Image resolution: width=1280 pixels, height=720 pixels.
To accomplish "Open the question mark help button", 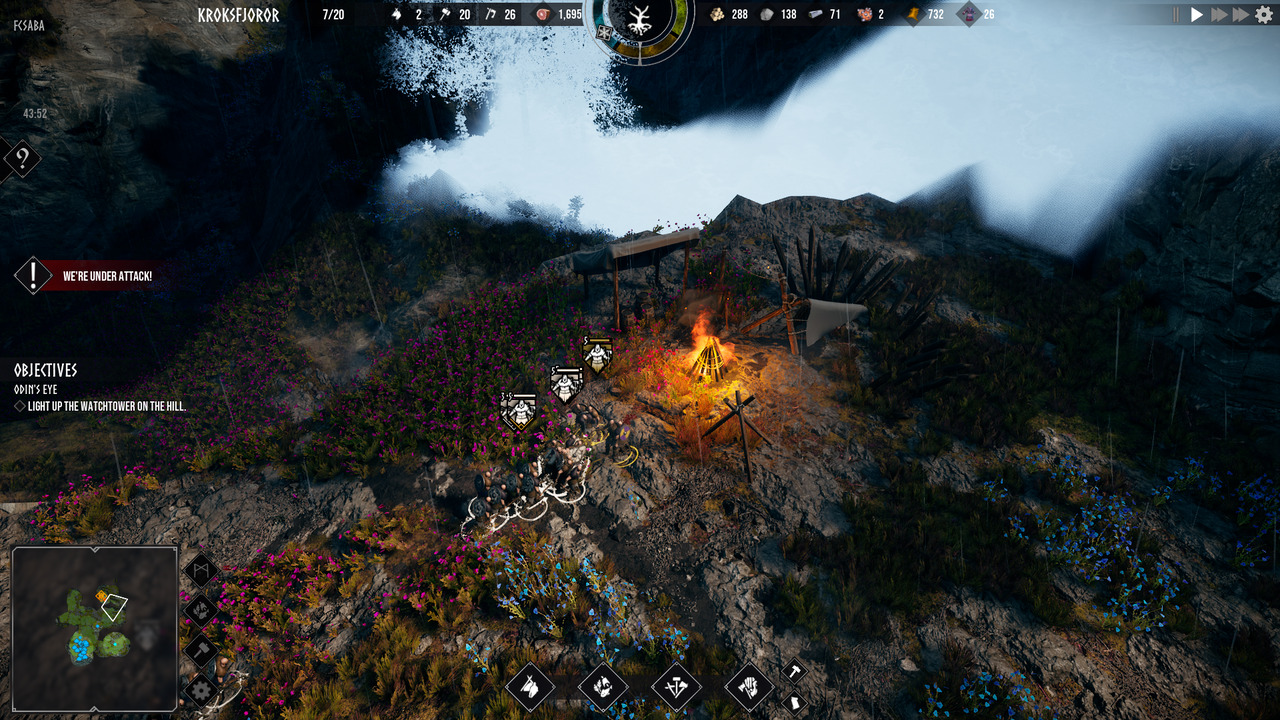I will (x=22, y=159).
